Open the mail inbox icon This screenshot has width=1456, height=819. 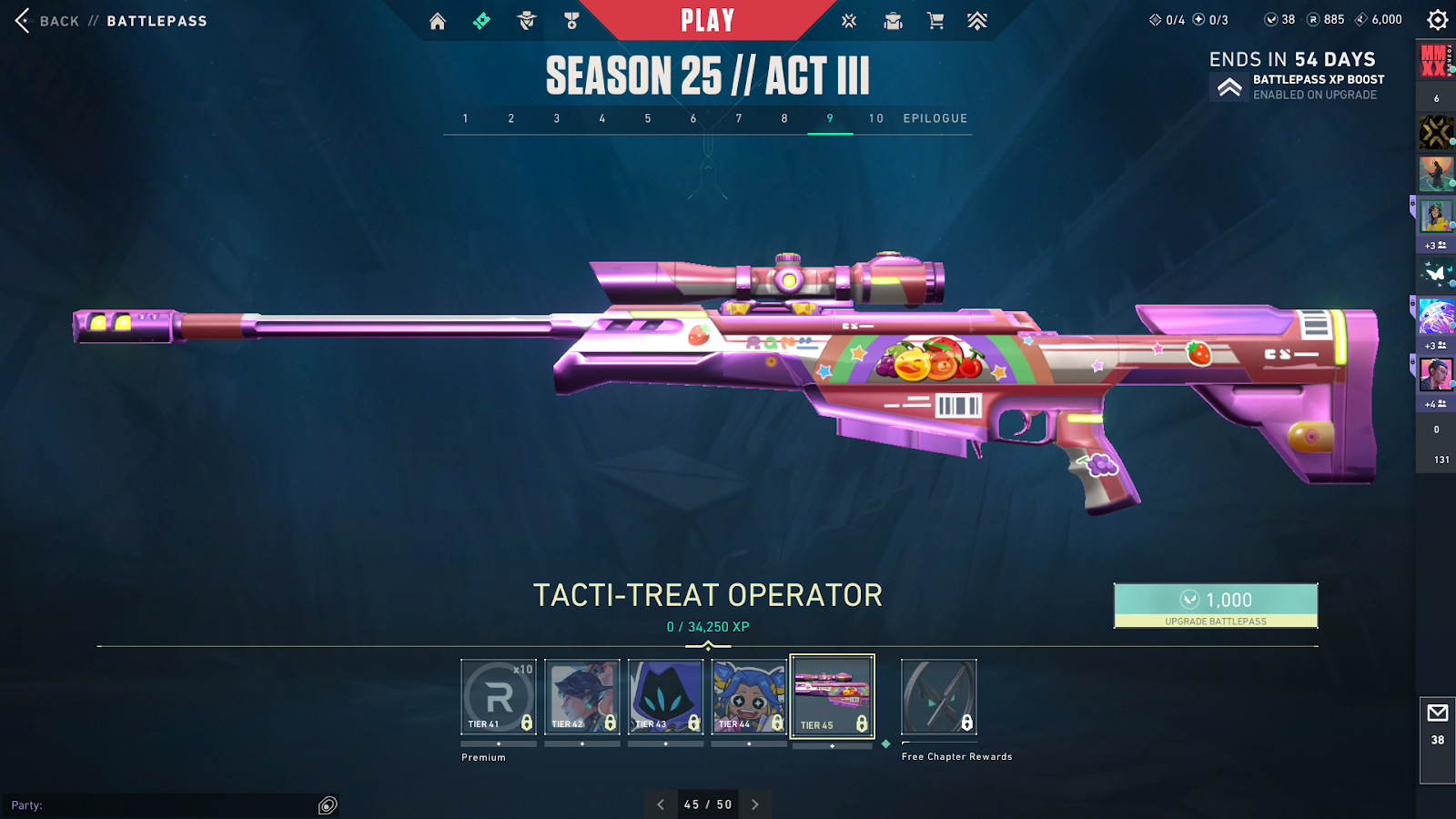coord(1438,713)
